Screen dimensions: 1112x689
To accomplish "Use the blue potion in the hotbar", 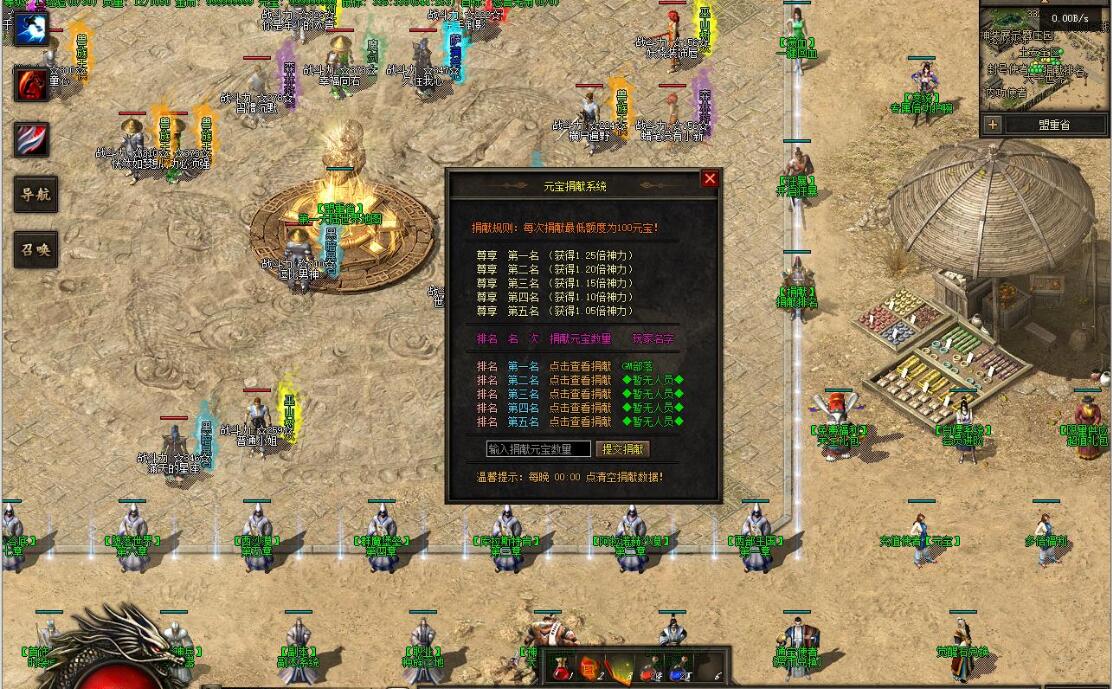I will click(x=679, y=668).
